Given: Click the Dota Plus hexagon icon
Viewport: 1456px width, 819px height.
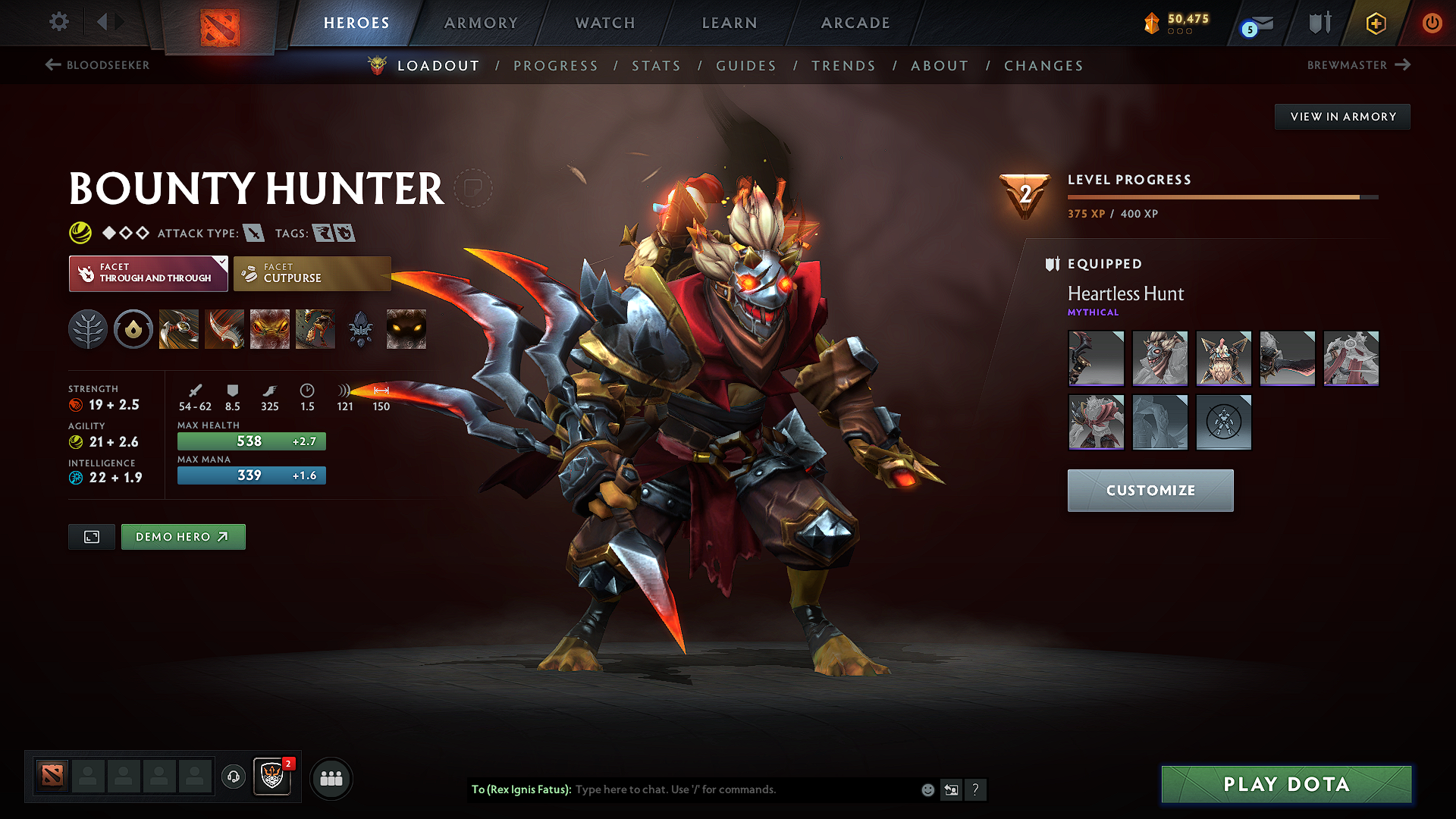Looking at the screenshot, I should [1375, 23].
